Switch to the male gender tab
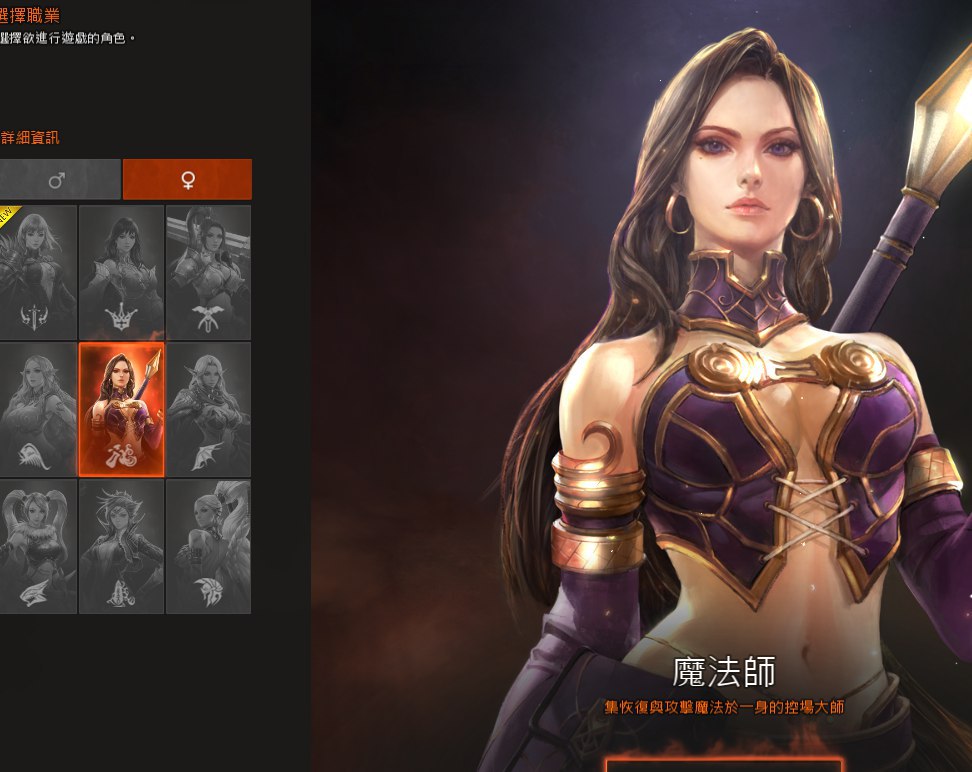The width and height of the screenshot is (972, 772). click(57, 180)
